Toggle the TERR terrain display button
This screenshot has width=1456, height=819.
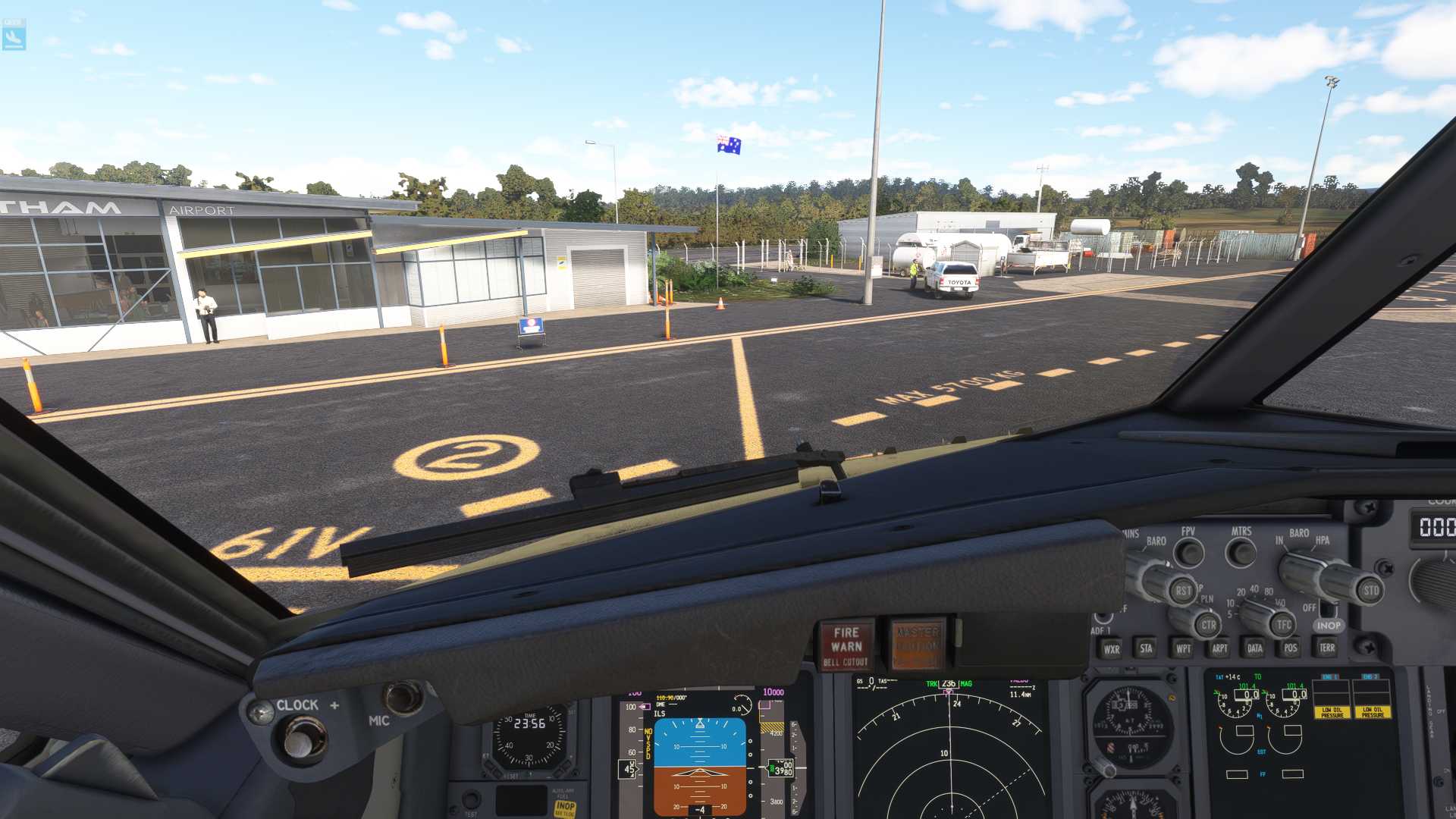[x=1327, y=648]
